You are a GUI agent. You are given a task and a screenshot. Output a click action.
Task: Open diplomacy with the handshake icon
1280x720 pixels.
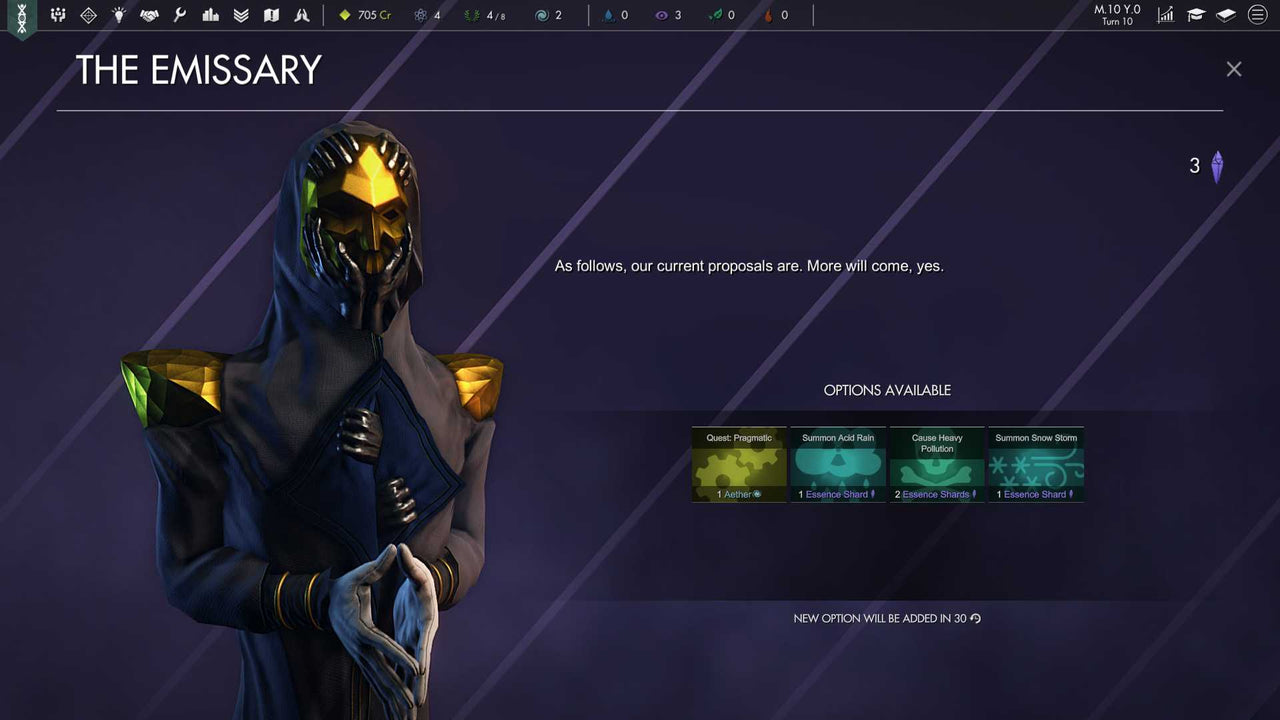149,15
